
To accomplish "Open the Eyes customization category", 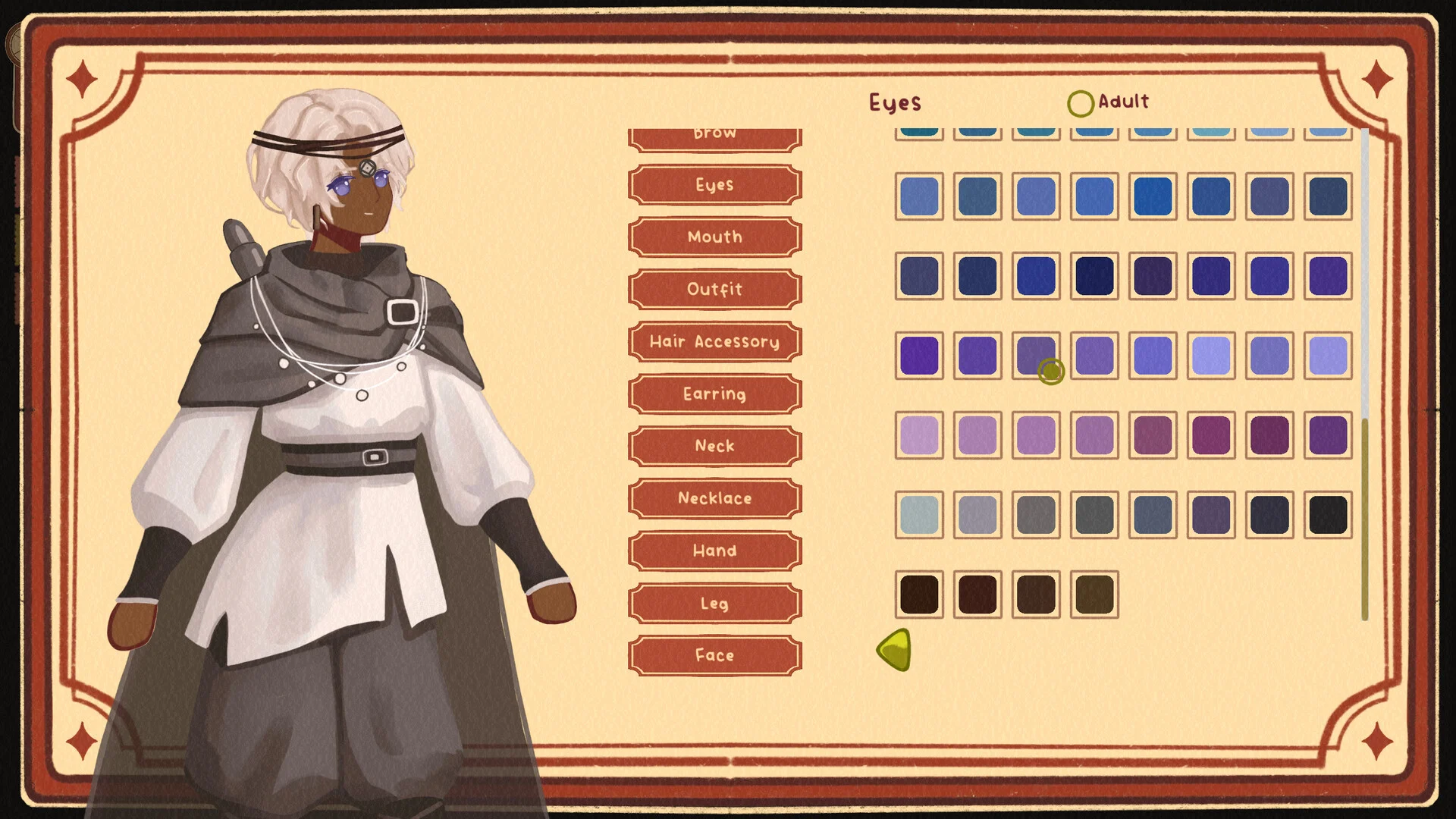I will coord(714,185).
